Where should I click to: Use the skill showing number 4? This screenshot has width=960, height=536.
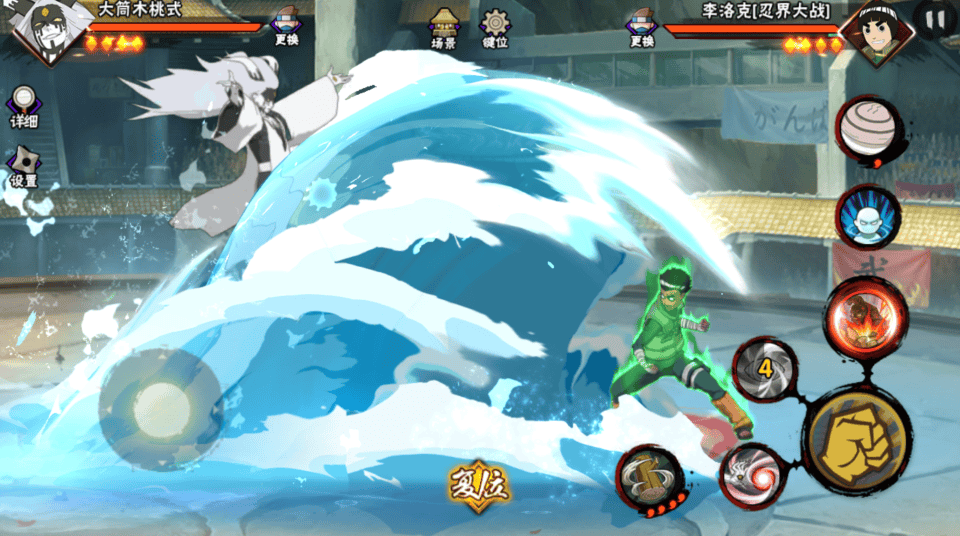765,368
